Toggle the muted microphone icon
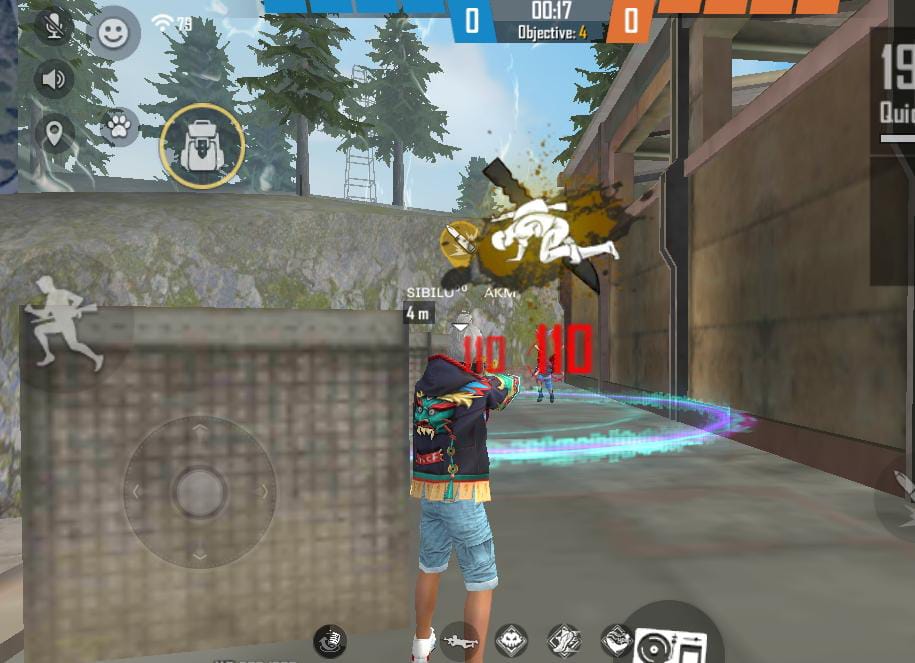Screen dimensions: 915x663 tap(54, 27)
